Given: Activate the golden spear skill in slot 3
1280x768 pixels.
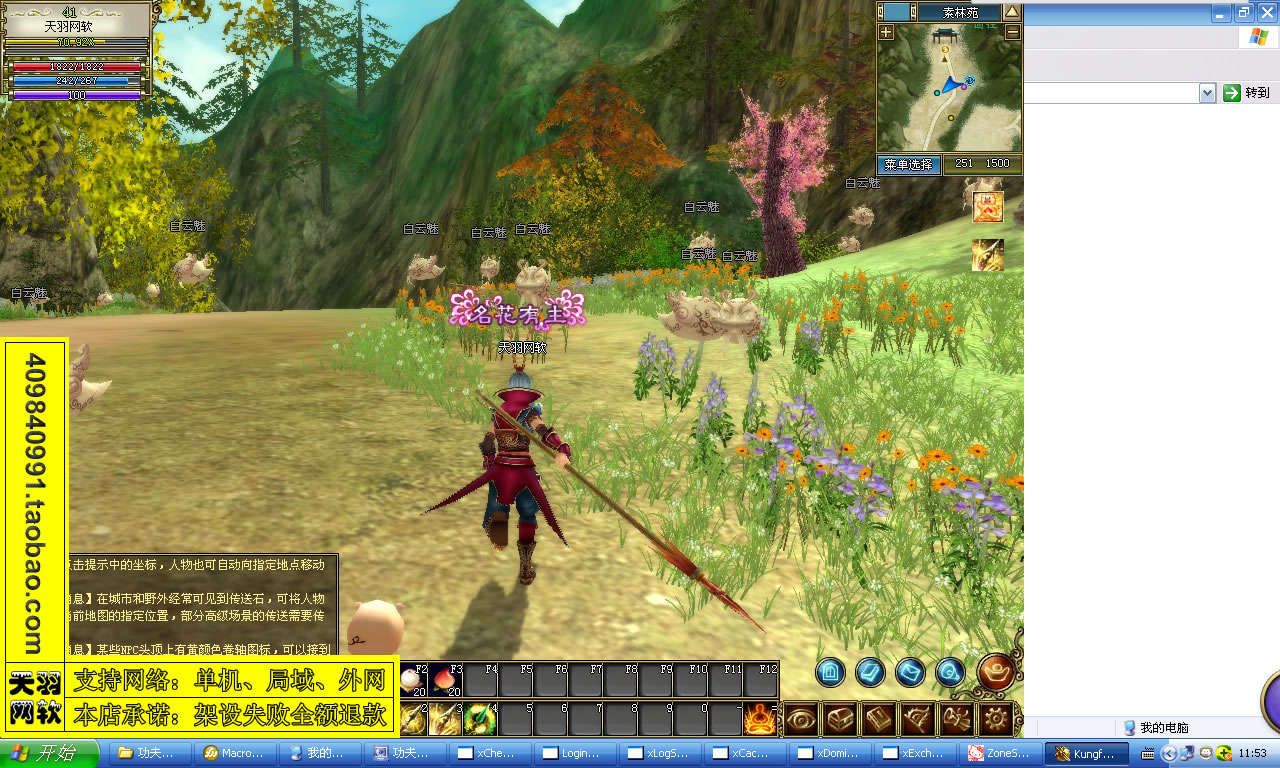Looking at the screenshot, I should pyautogui.click(x=446, y=718).
